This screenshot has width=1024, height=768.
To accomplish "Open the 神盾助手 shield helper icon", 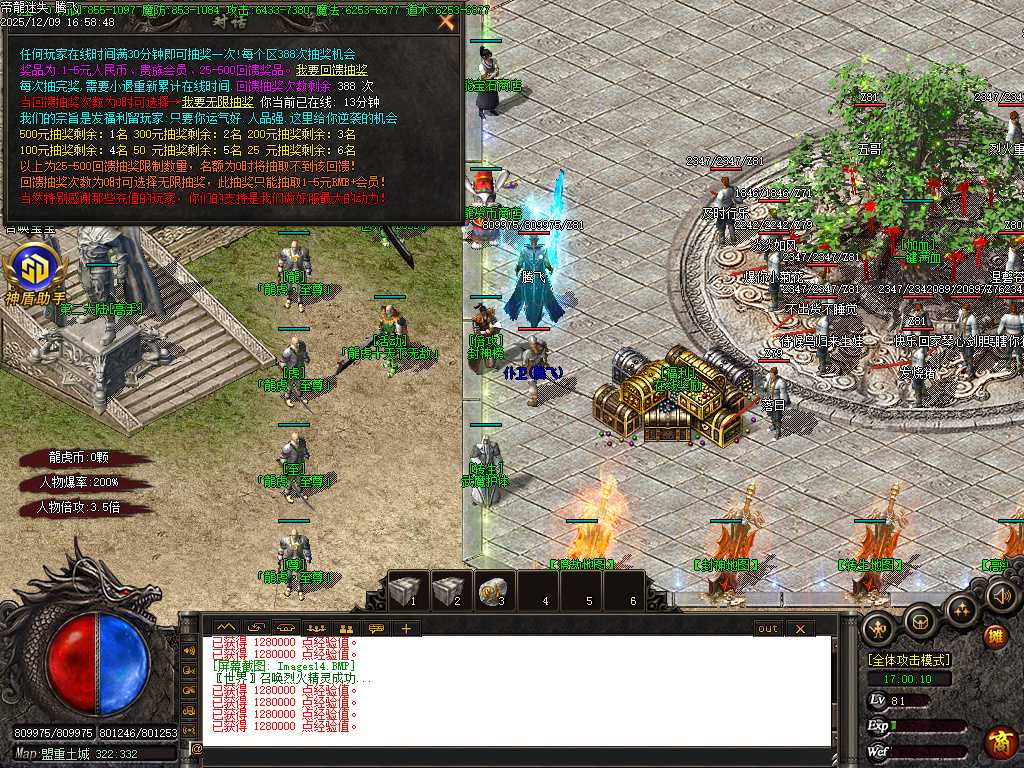I will [x=36, y=271].
